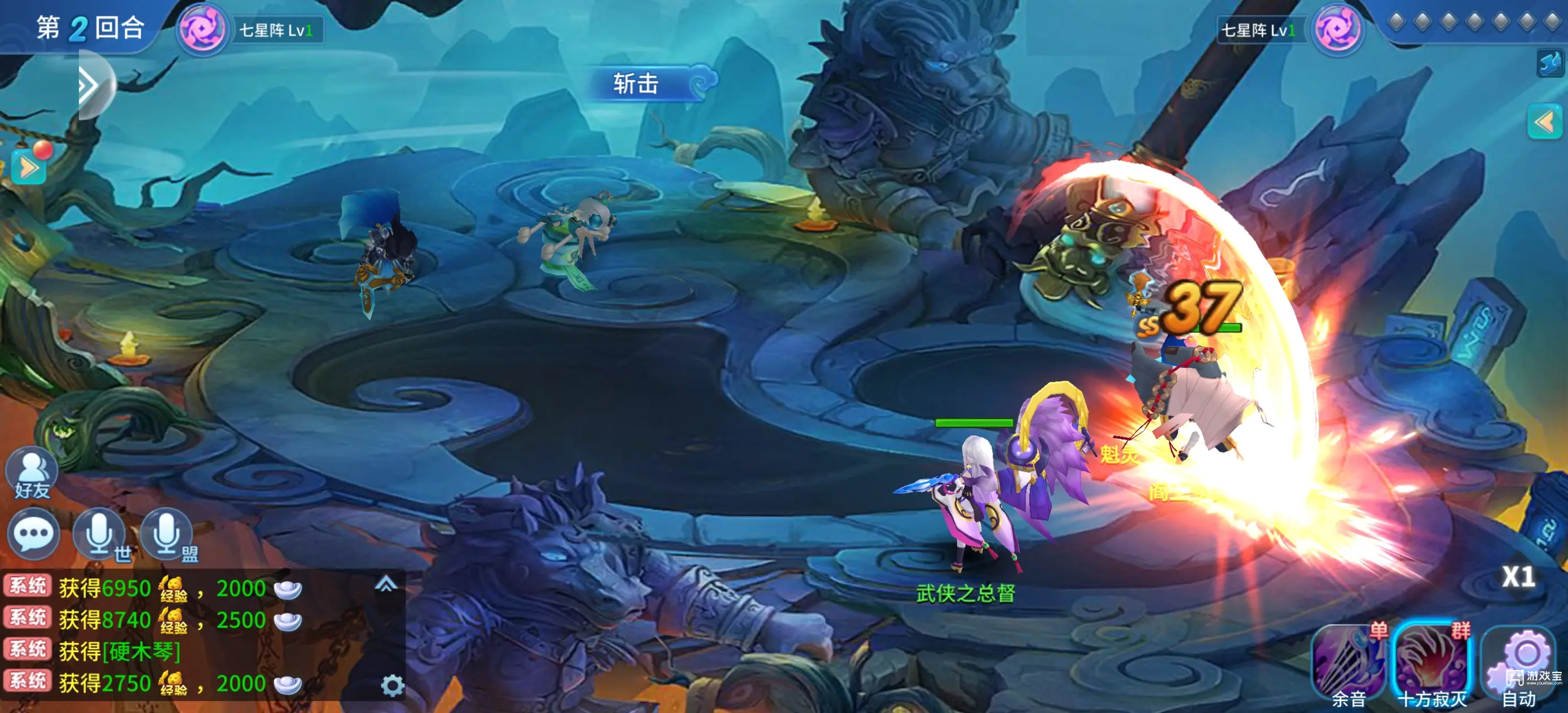
Task: View the right team 七星阵 formation
Action: coord(1337,29)
